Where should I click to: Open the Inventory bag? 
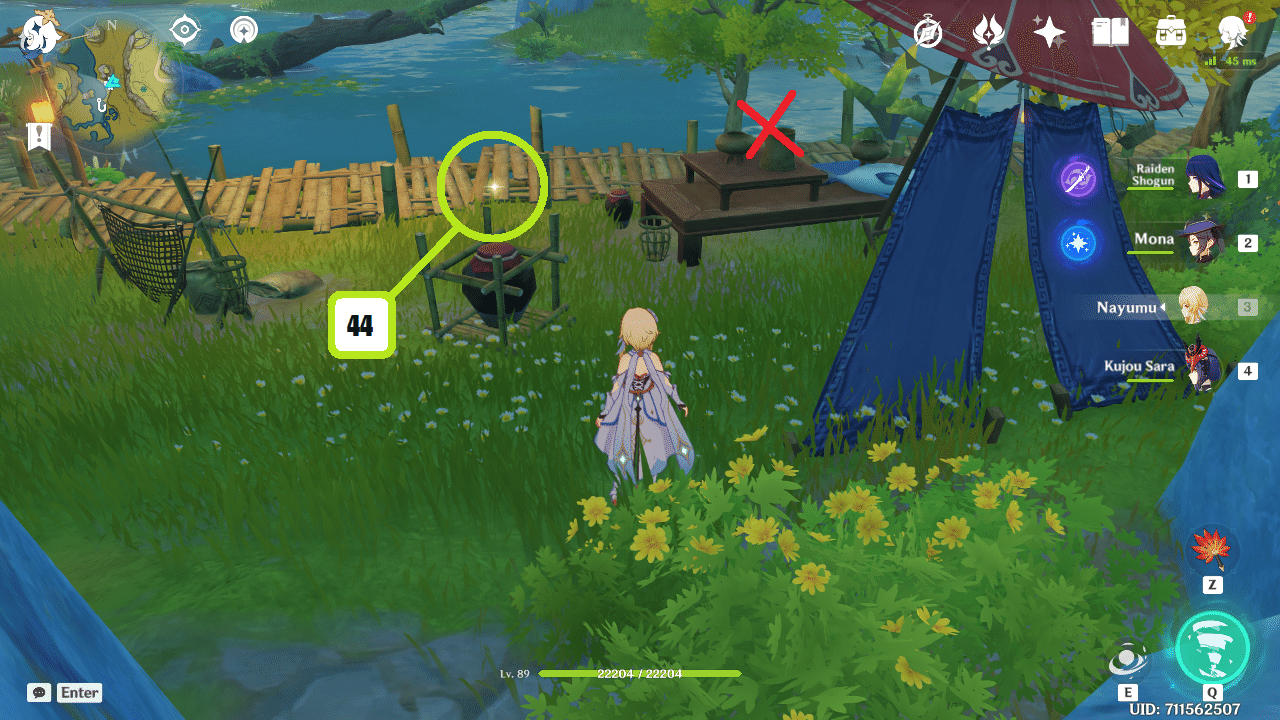tap(1170, 33)
